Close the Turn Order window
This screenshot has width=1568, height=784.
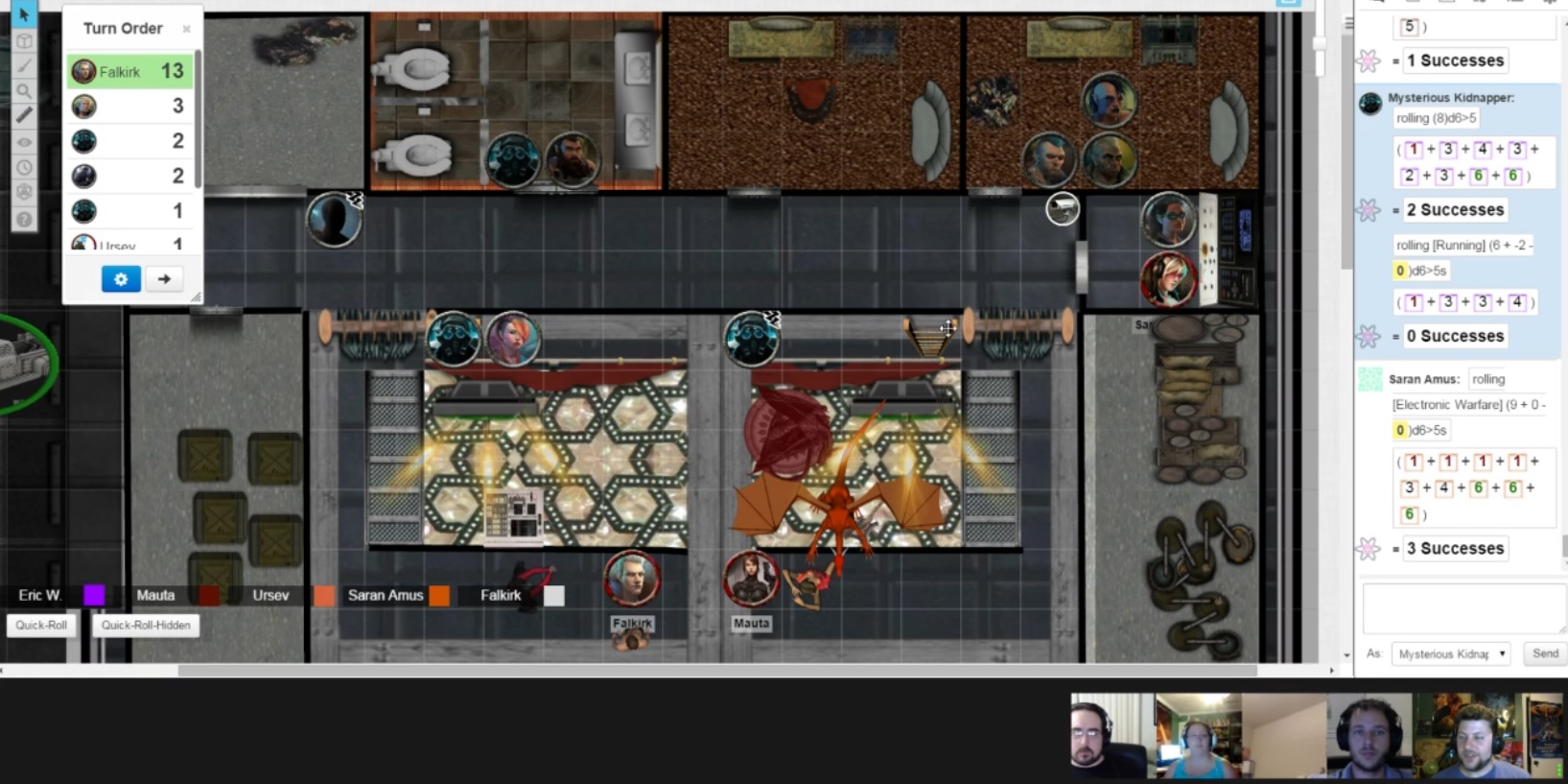click(x=186, y=29)
